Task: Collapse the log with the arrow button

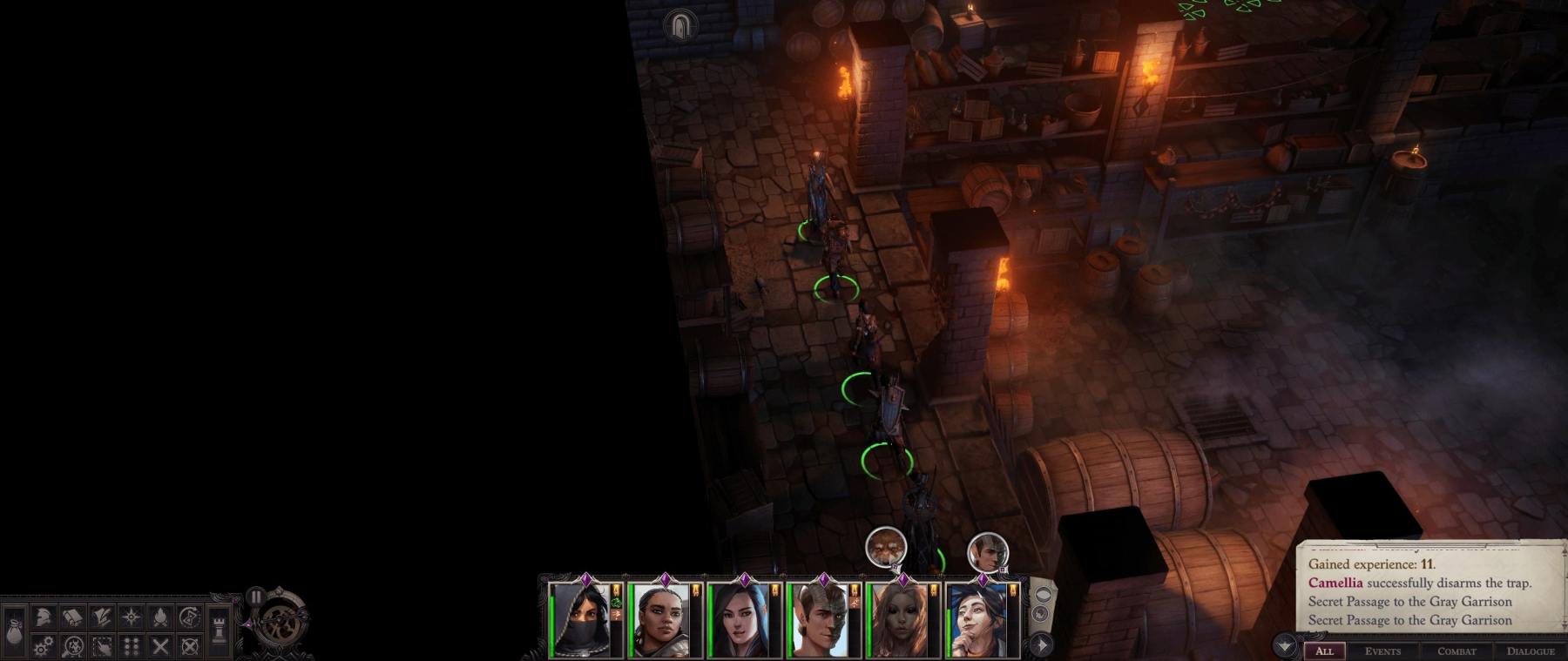Action: pyautogui.click(x=1284, y=646)
